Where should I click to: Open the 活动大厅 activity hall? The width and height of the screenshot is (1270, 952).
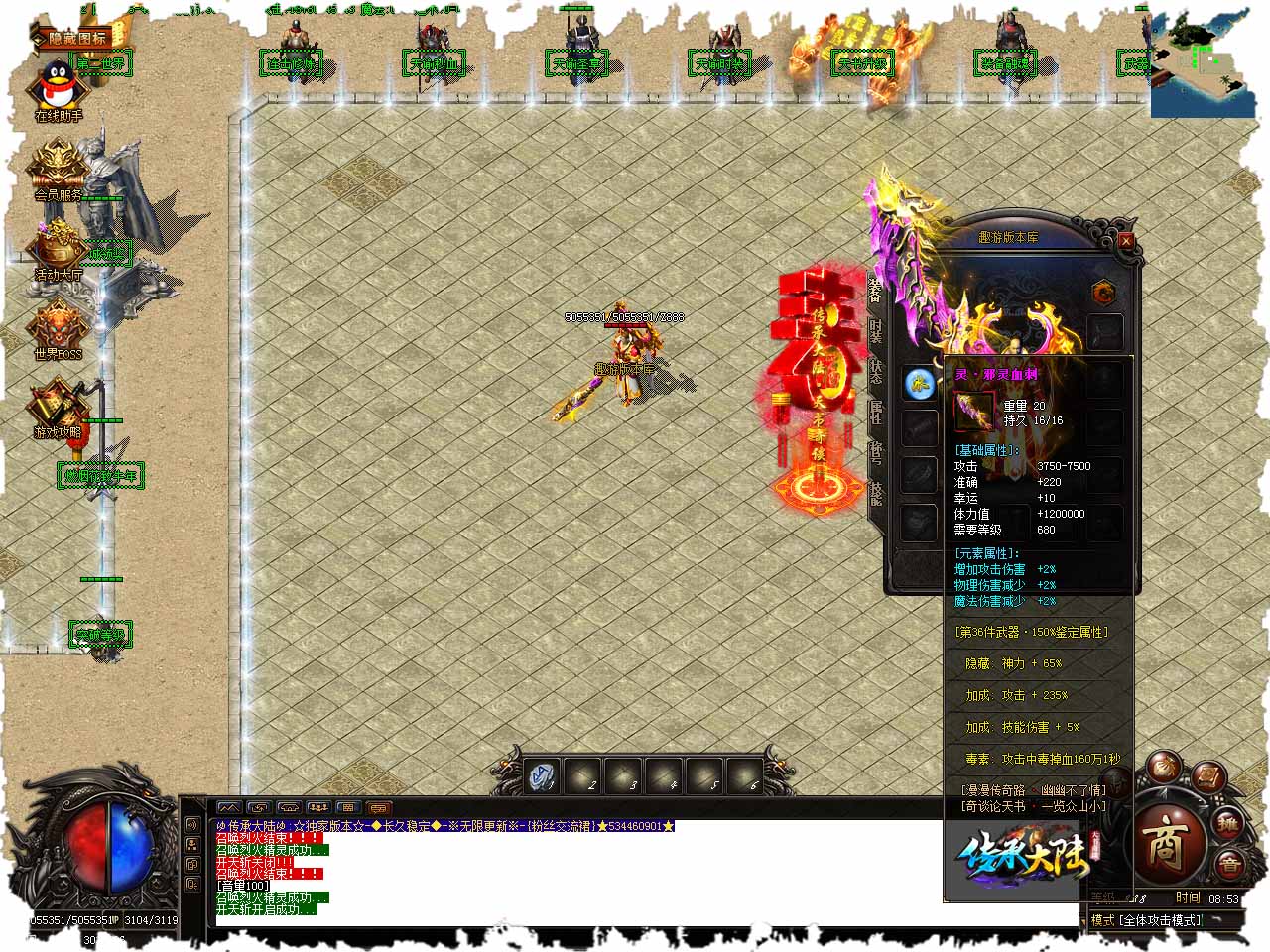[x=58, y=248]
